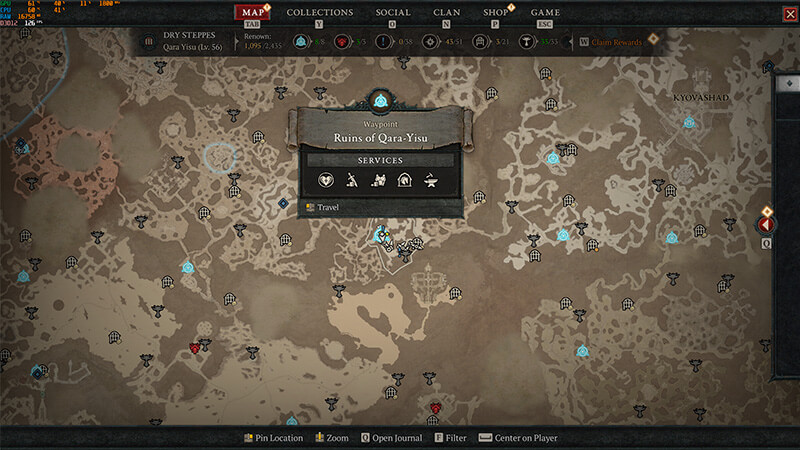Click the stable master horse icon
This screenshot has width=800, height=450.
(x=406, y=181)
